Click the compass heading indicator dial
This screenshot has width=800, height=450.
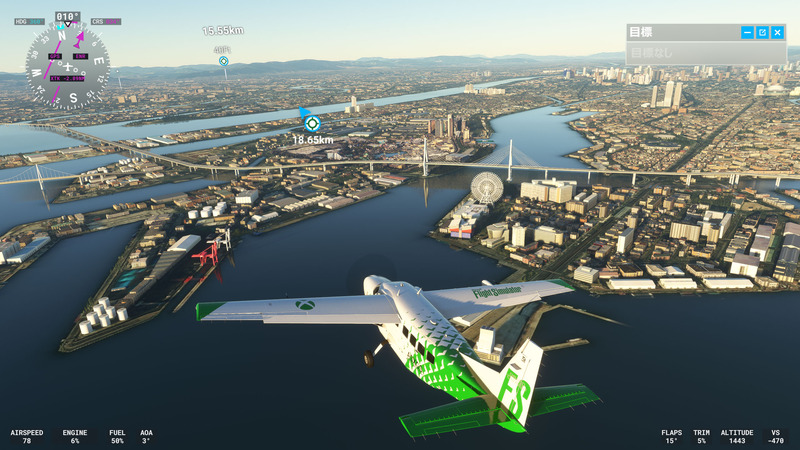(x=68, y=66)
